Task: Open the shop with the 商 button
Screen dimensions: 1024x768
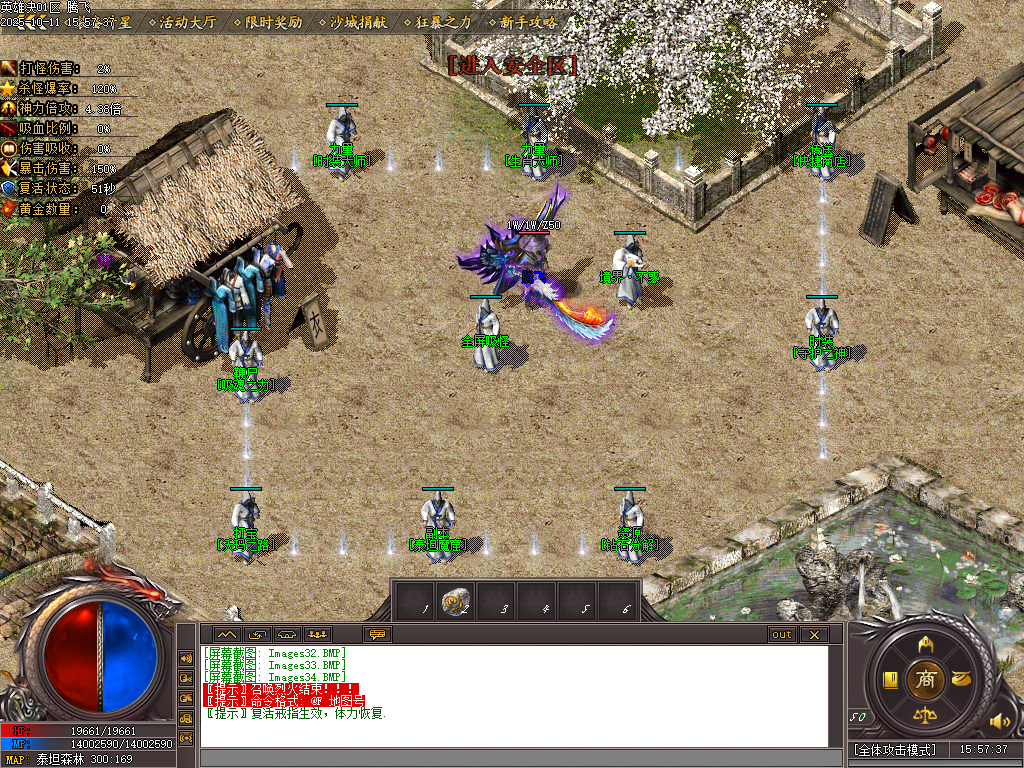Action: click(x=926, y=679)
